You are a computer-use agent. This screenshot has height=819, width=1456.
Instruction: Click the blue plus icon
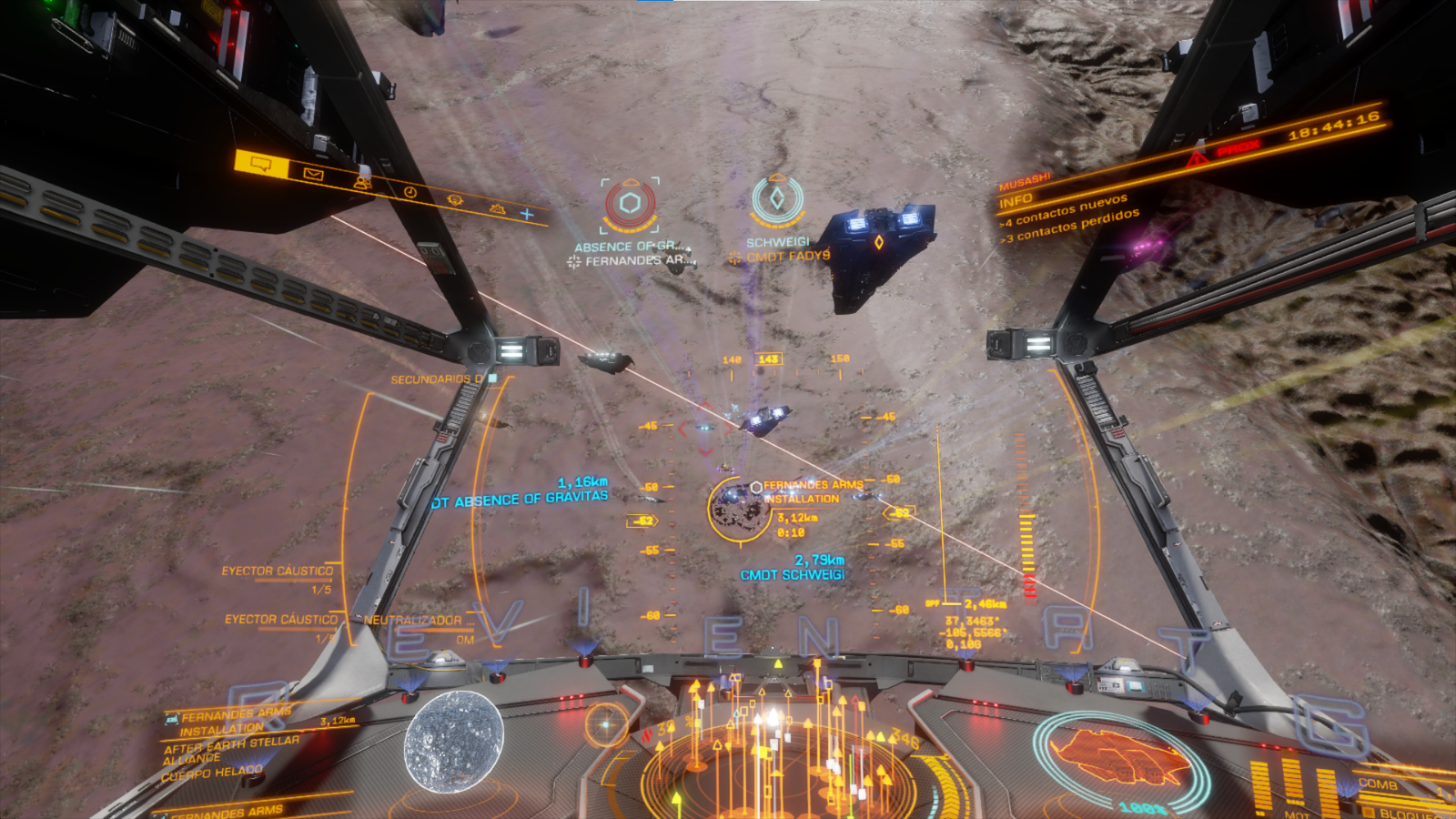pyautogui.click(x=527, y=215)
